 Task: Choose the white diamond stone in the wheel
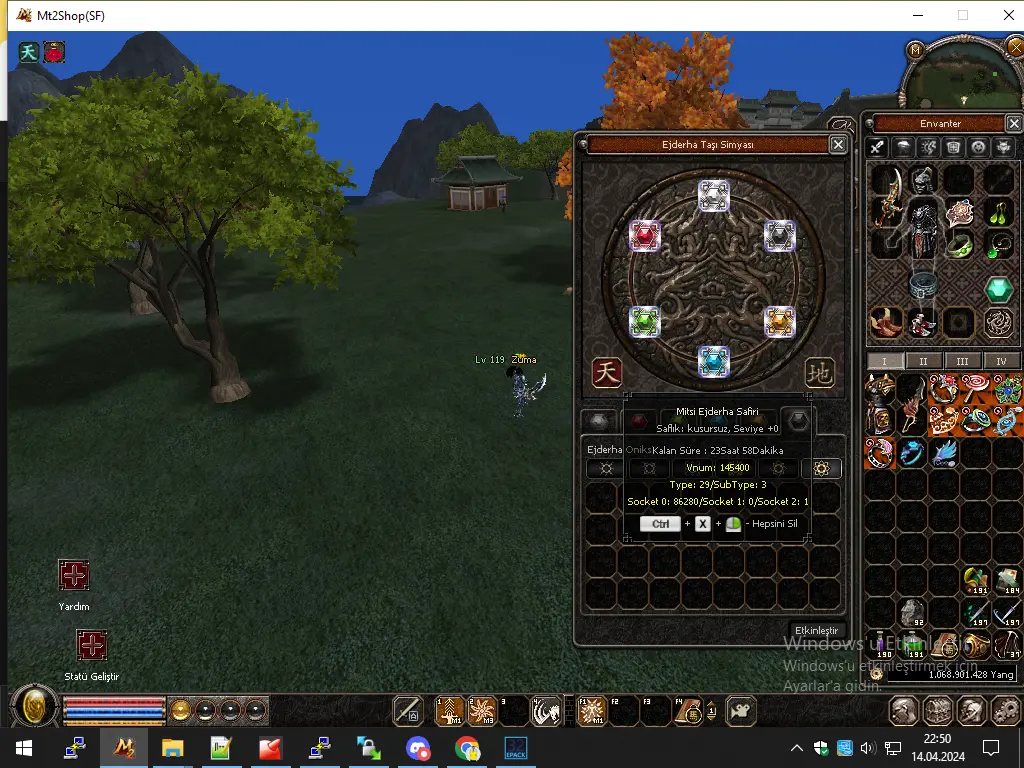point(713,195)
